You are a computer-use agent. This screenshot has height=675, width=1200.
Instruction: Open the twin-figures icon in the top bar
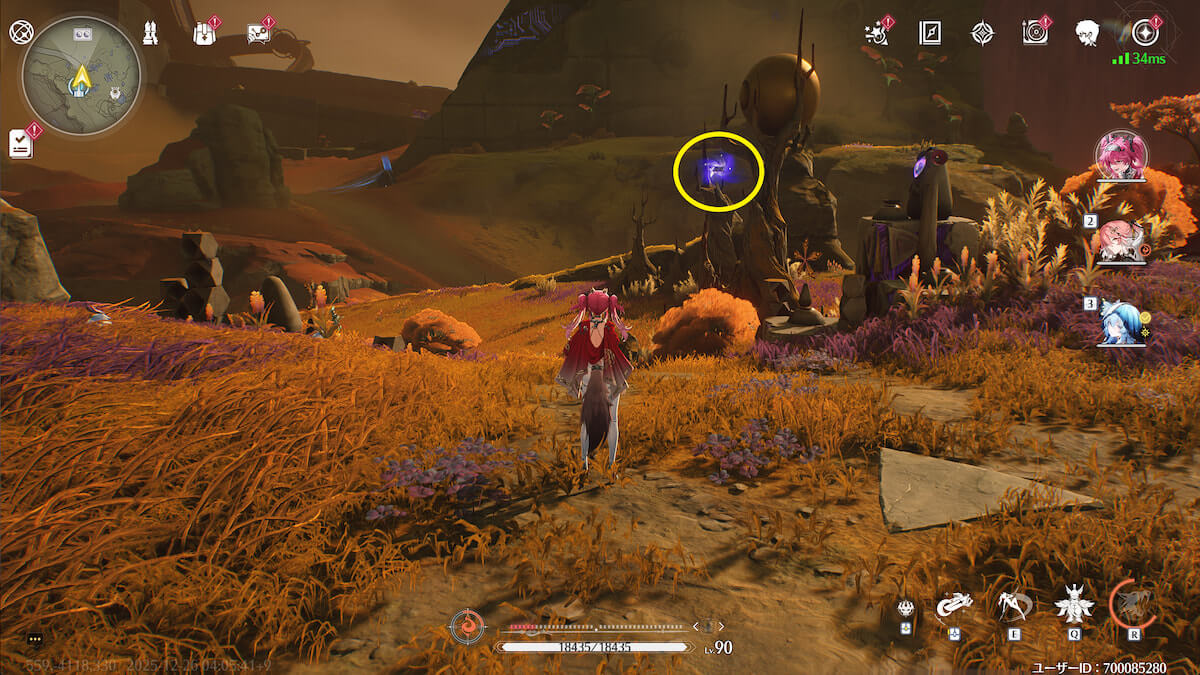click(152, 33)
